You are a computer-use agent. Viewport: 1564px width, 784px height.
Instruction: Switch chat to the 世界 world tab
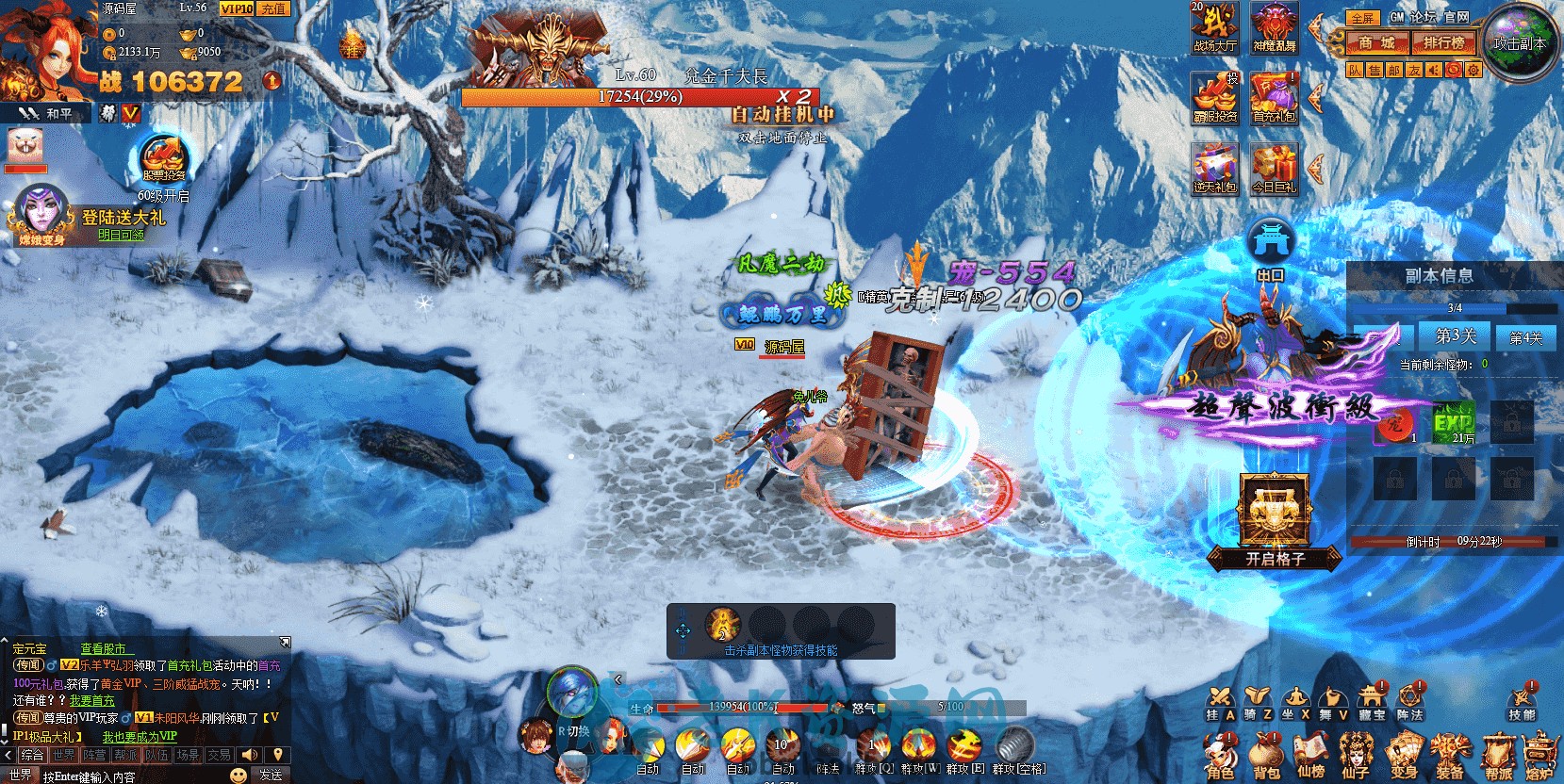pos(64,755)
